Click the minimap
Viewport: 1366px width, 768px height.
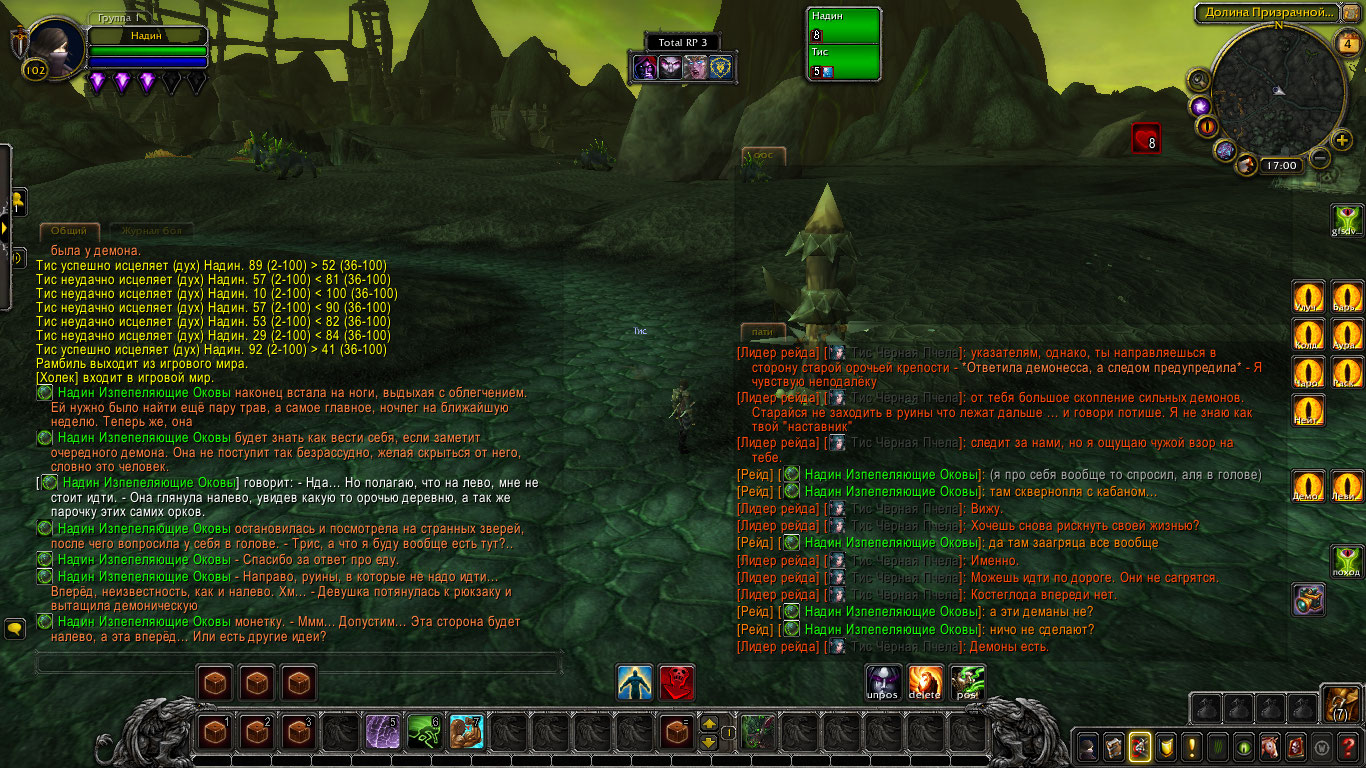(1278, 90)
